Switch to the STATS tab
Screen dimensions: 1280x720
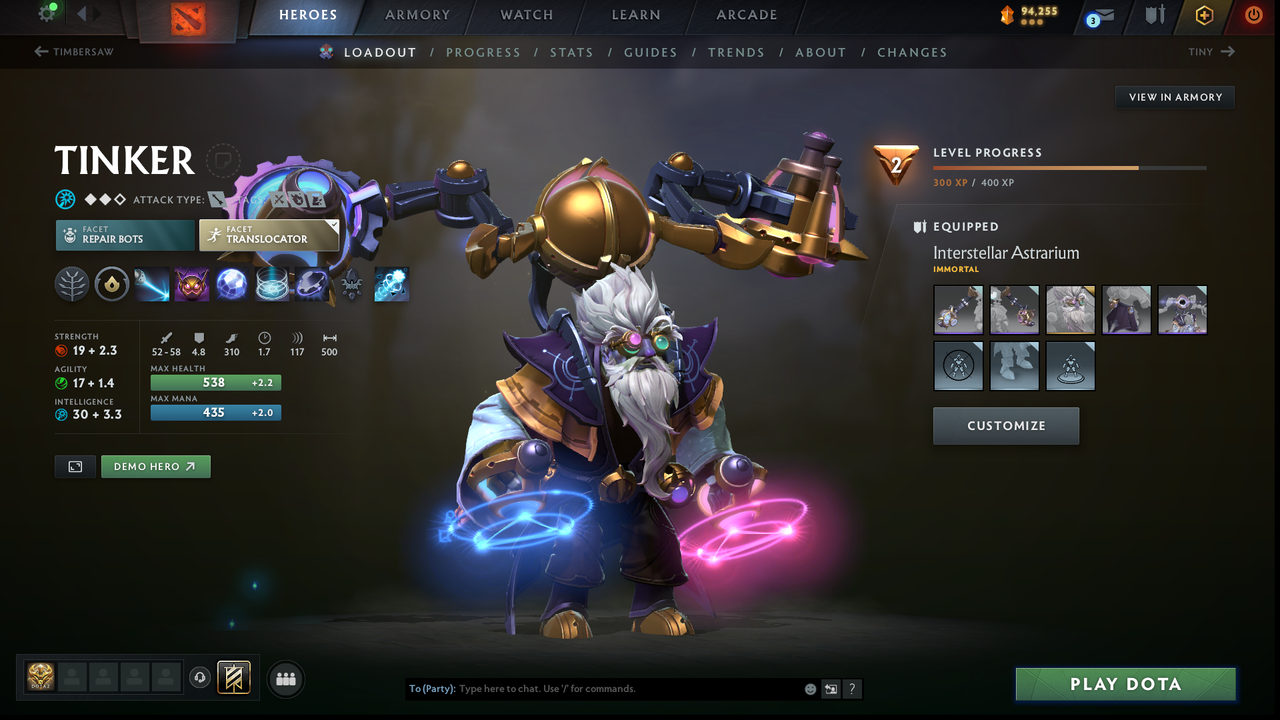click(x=572, y=52)
